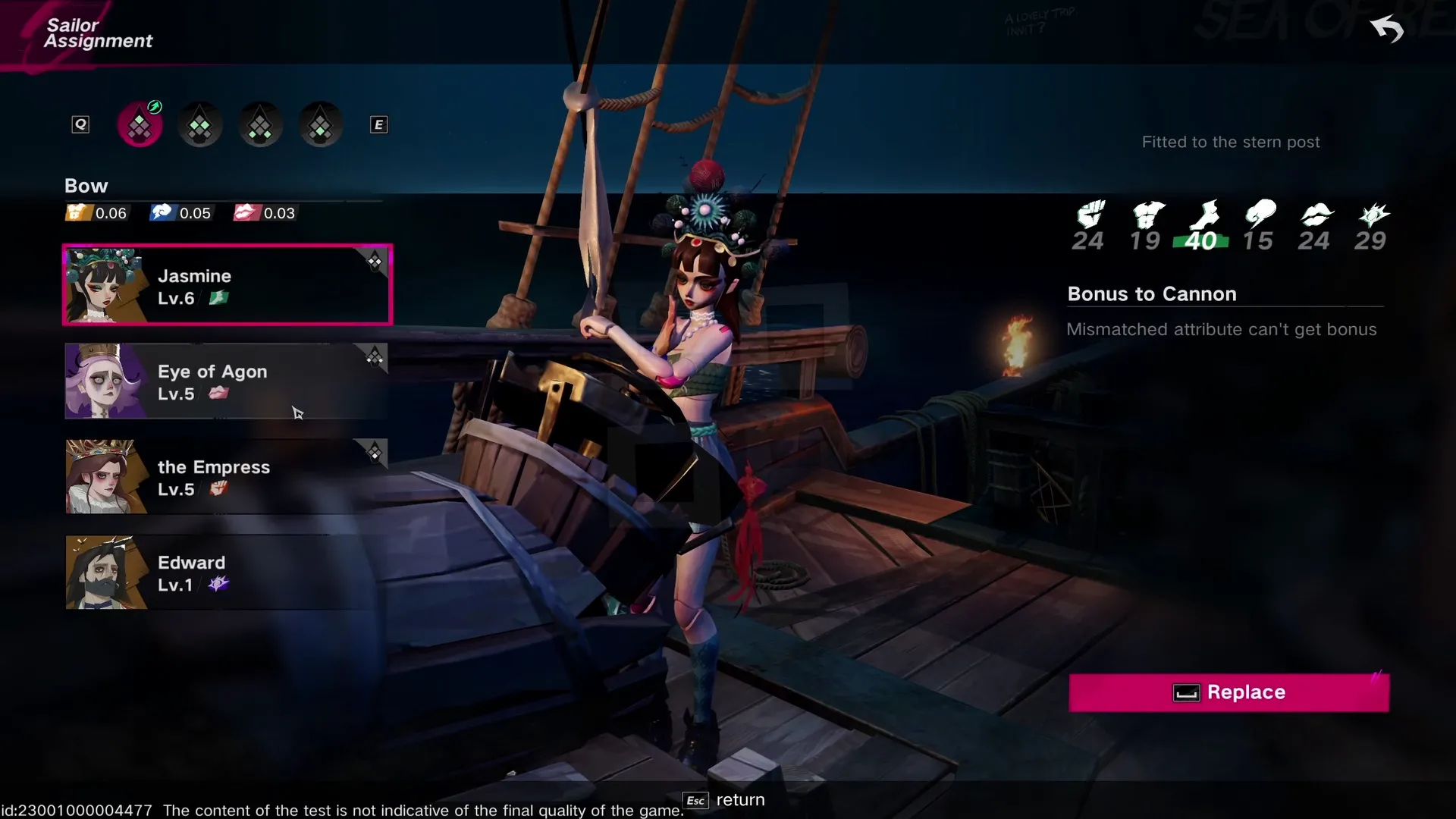Select the first highlighted sailor slot

coord(140,124)
